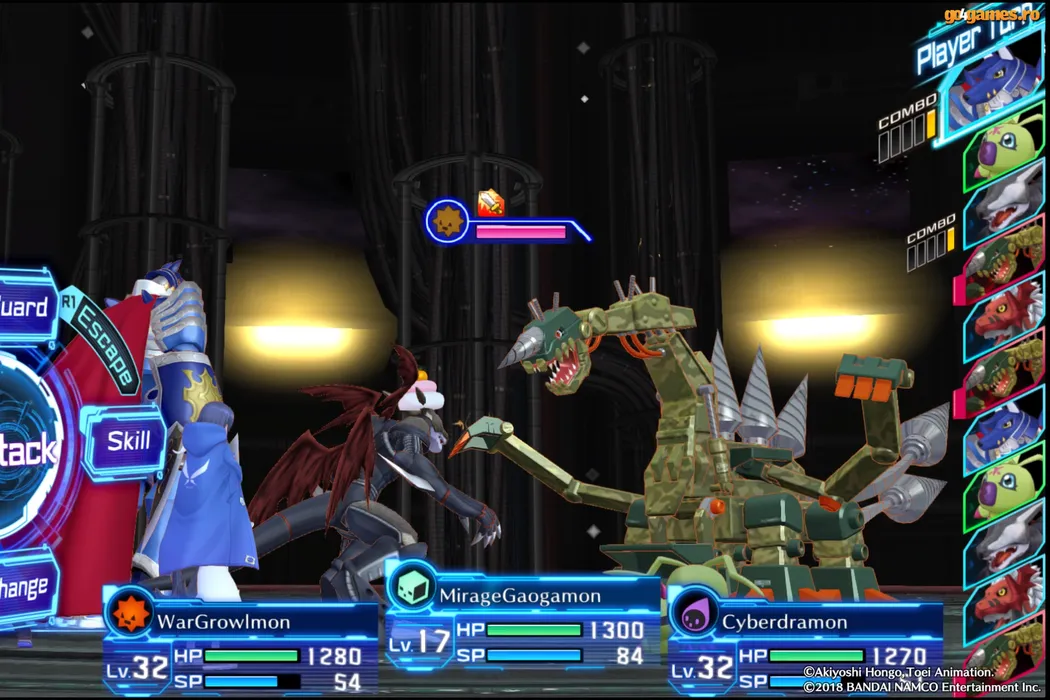Target the enemy's attribute marker icon
The width and height of the screenshot is (1050, 700).
pos(447,221)
